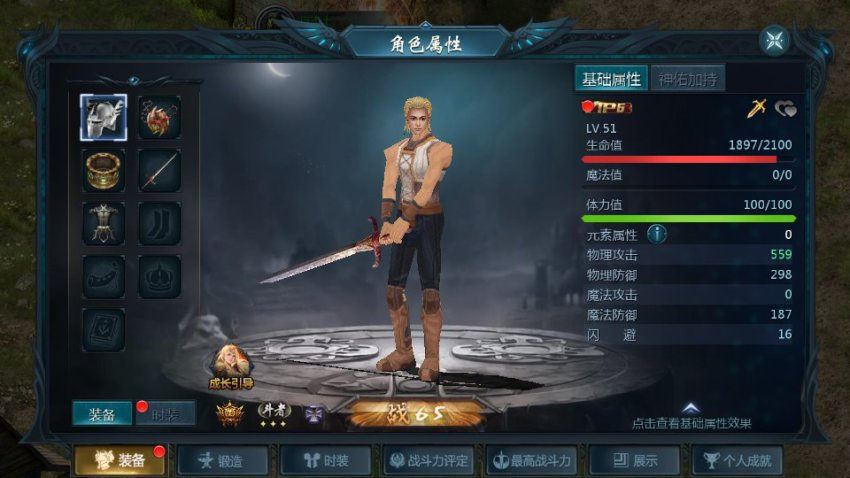Select the equipped chest armor slot
850x478 pixels.
(x=103, y=223)
